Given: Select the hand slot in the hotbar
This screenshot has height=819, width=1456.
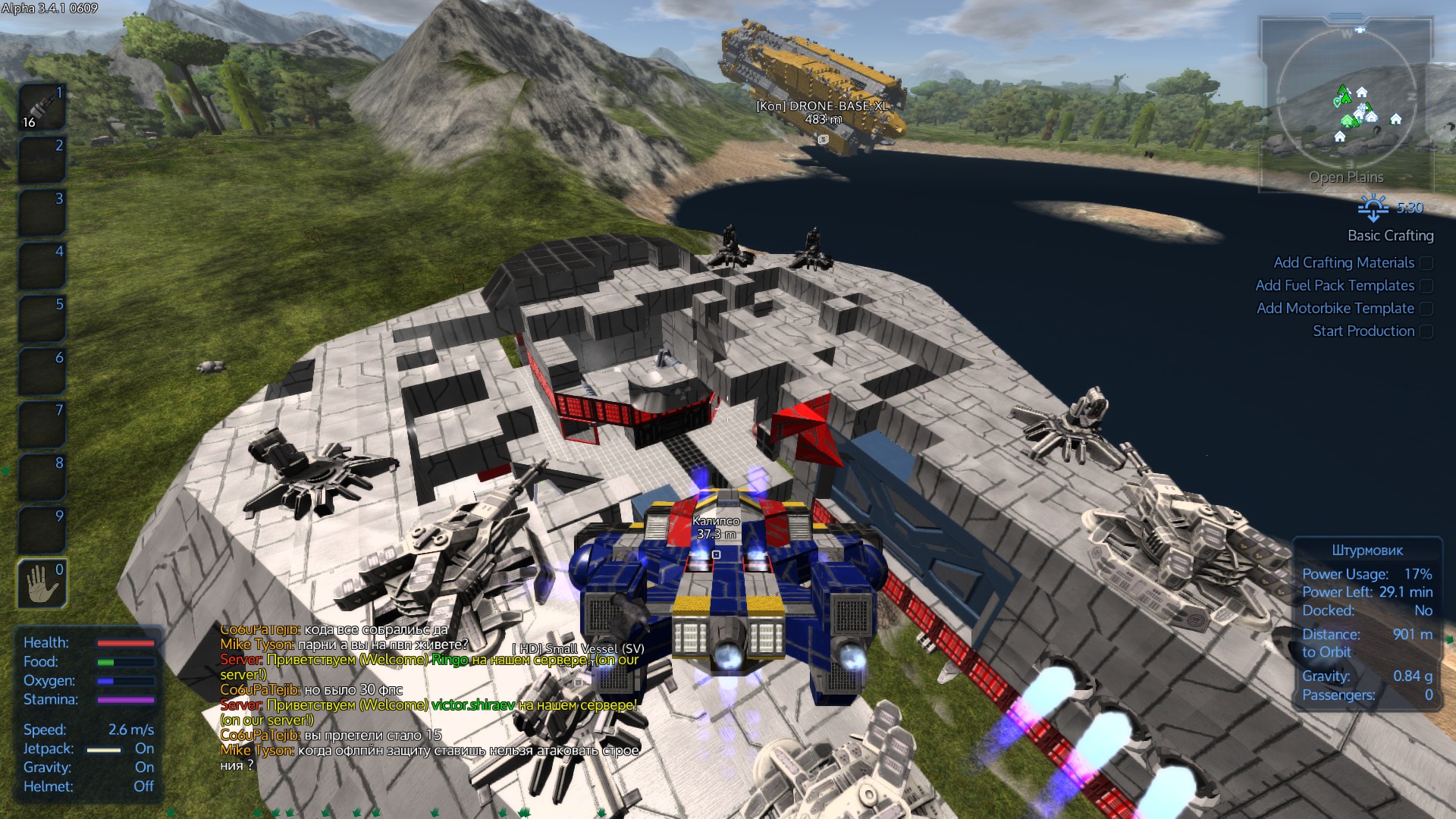Looking at the screenshot, I should click(x=42, y=583).
